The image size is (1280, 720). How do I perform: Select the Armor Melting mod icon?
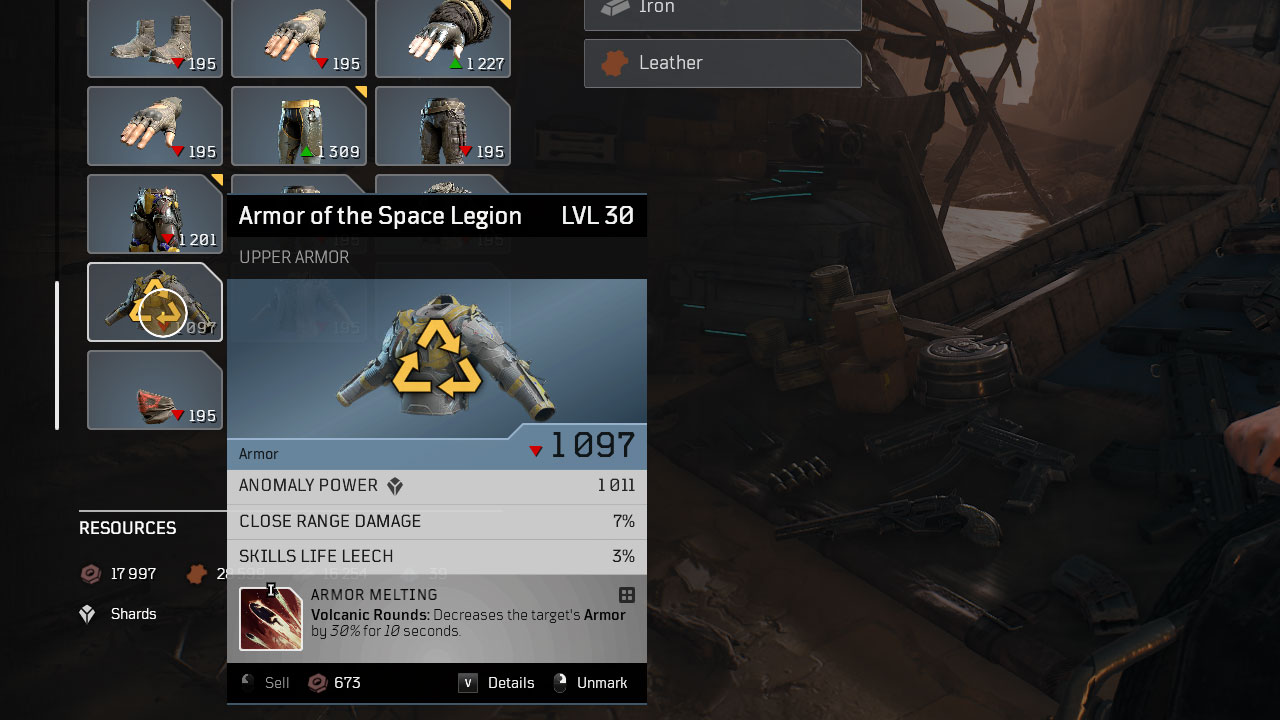270,618
